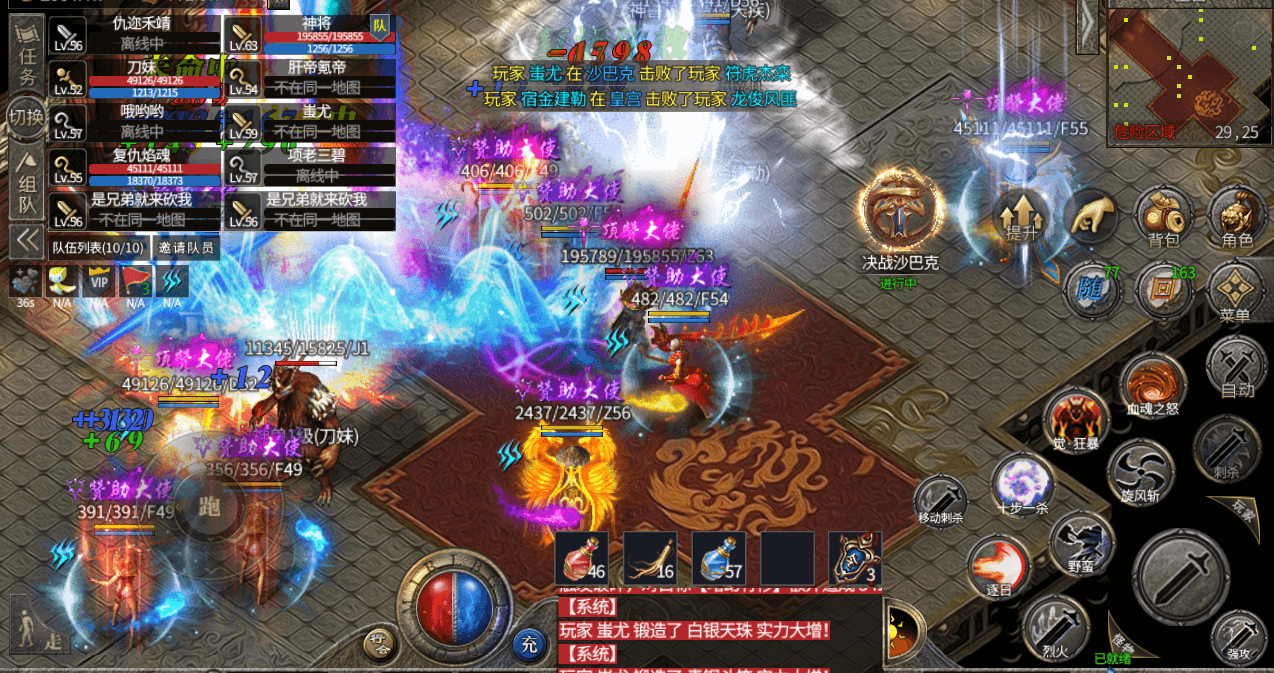Open the 角色 character sheet
Image resolution: width=1274 pixels, height=673 pixels.
pyautogui.click(x=1236, y=216)
